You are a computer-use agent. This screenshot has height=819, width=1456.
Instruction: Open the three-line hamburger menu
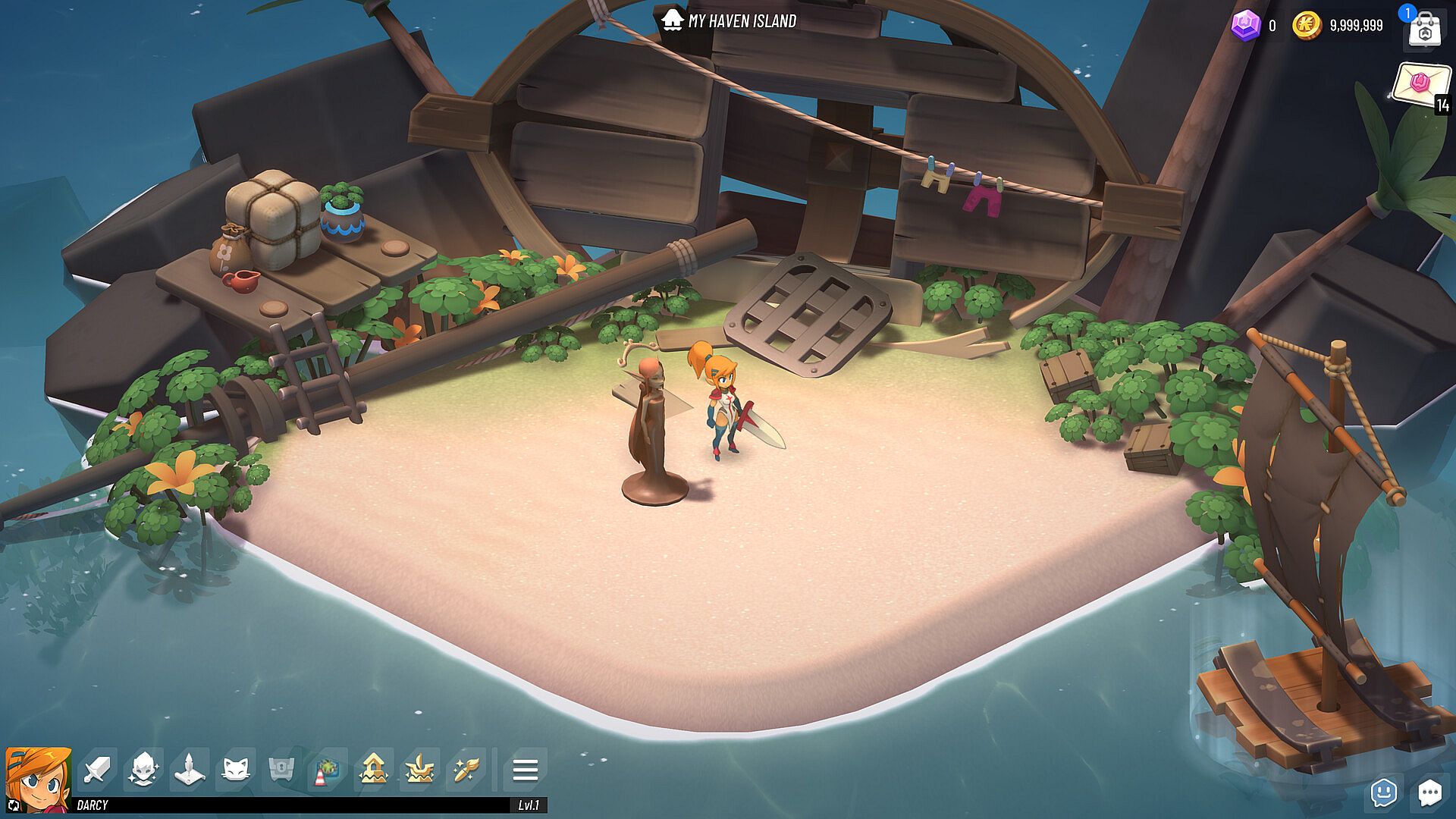[525, 770]
